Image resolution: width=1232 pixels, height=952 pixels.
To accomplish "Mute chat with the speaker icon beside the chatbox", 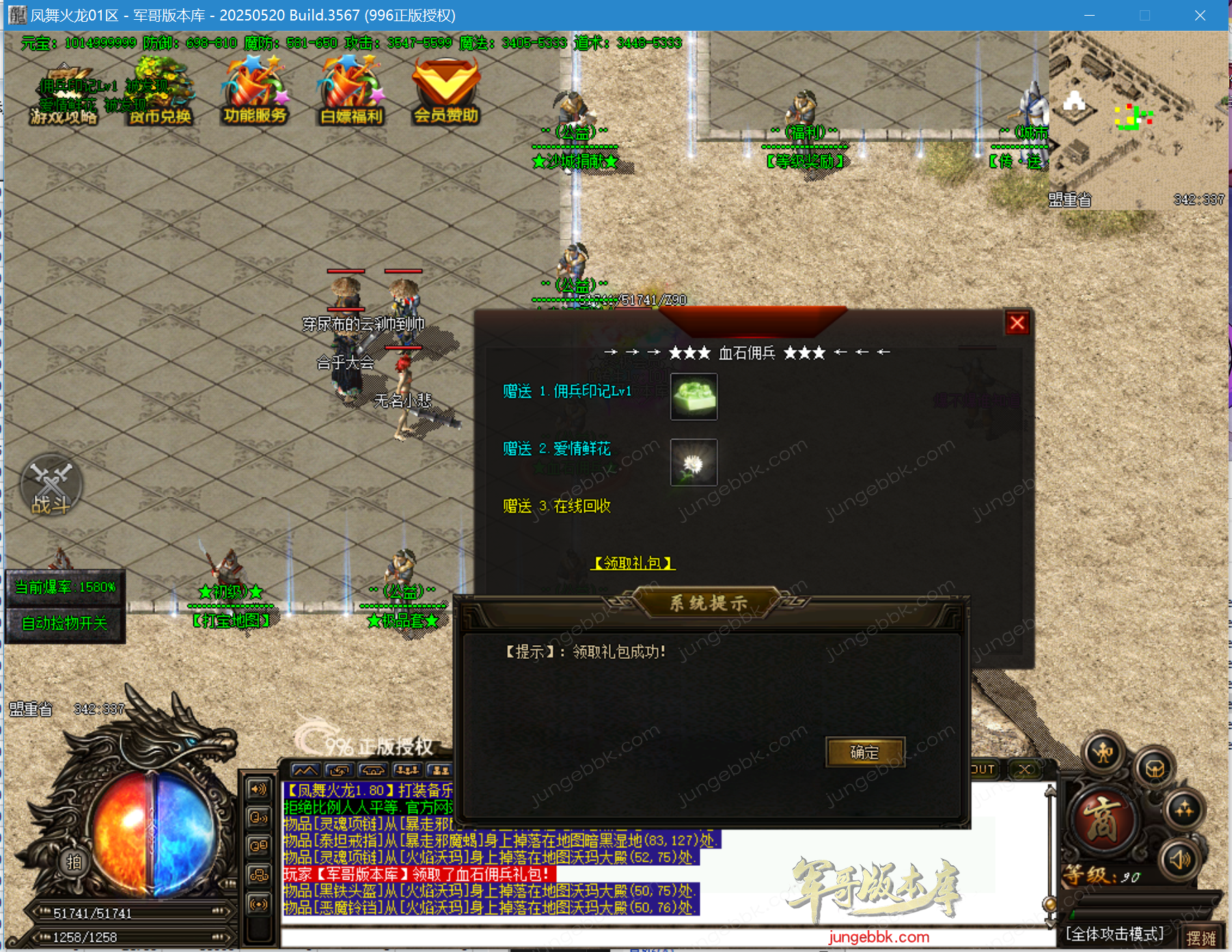I will pyautogui.click(x=259, y=789).
